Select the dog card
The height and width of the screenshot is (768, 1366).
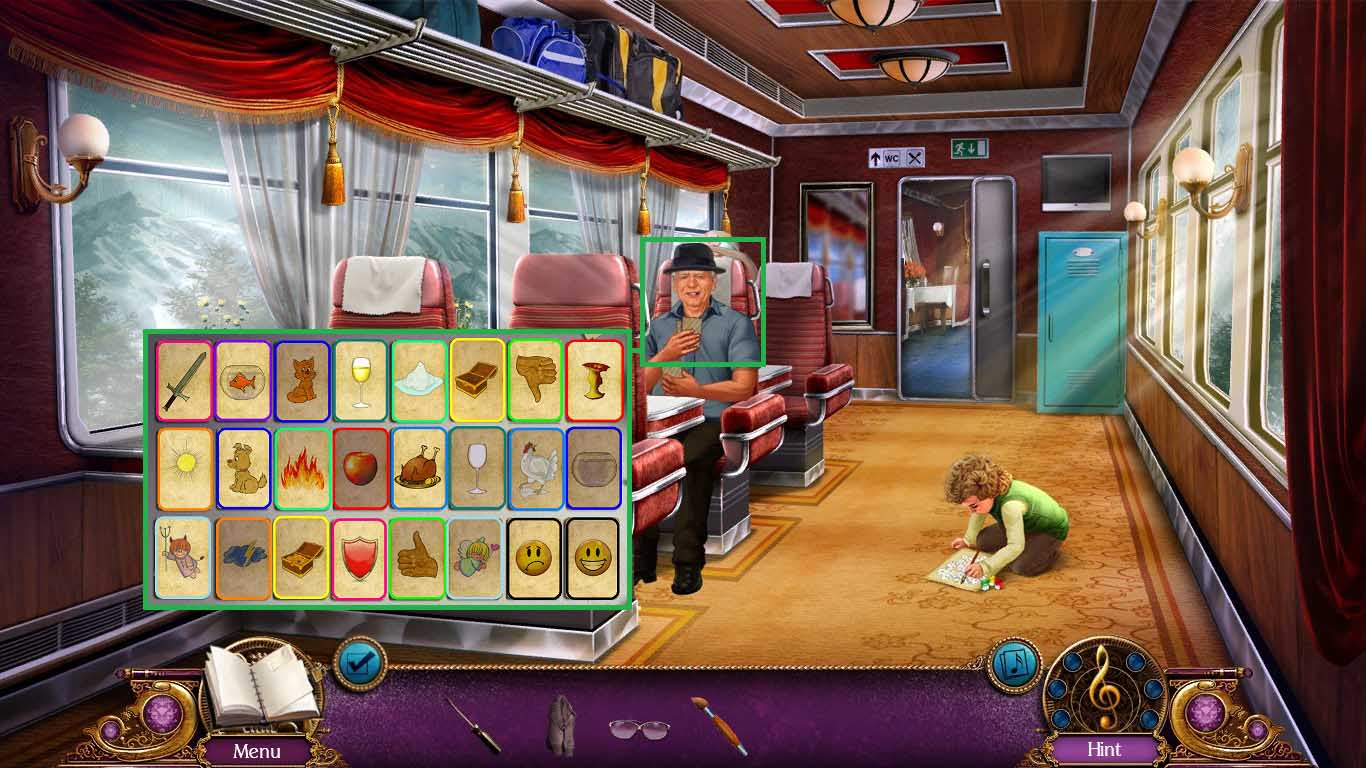[x=243, y=468]
